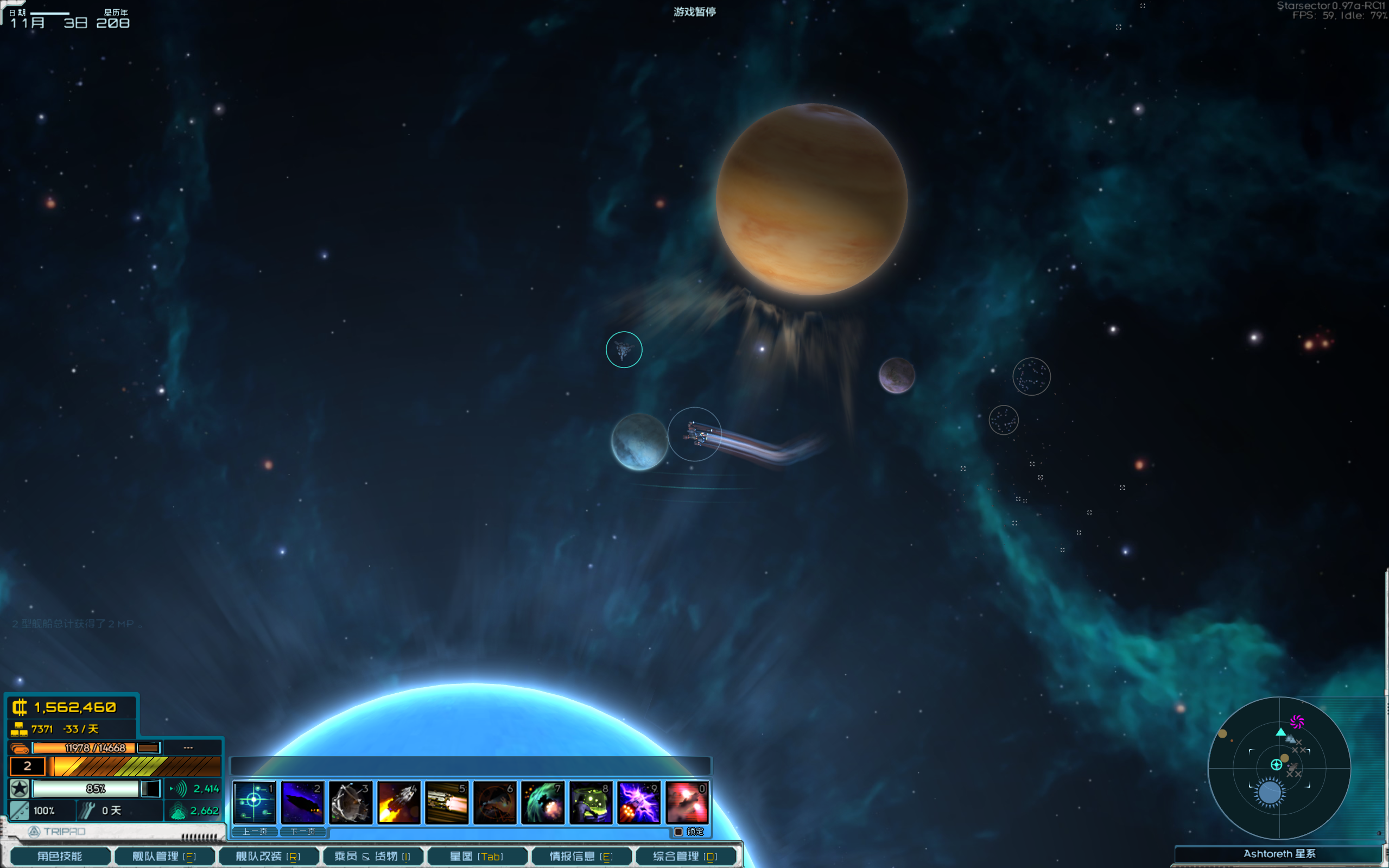Click the circular system radar minimap
The height and width of the screenshot is (868, 1389).
point(1279,768)
